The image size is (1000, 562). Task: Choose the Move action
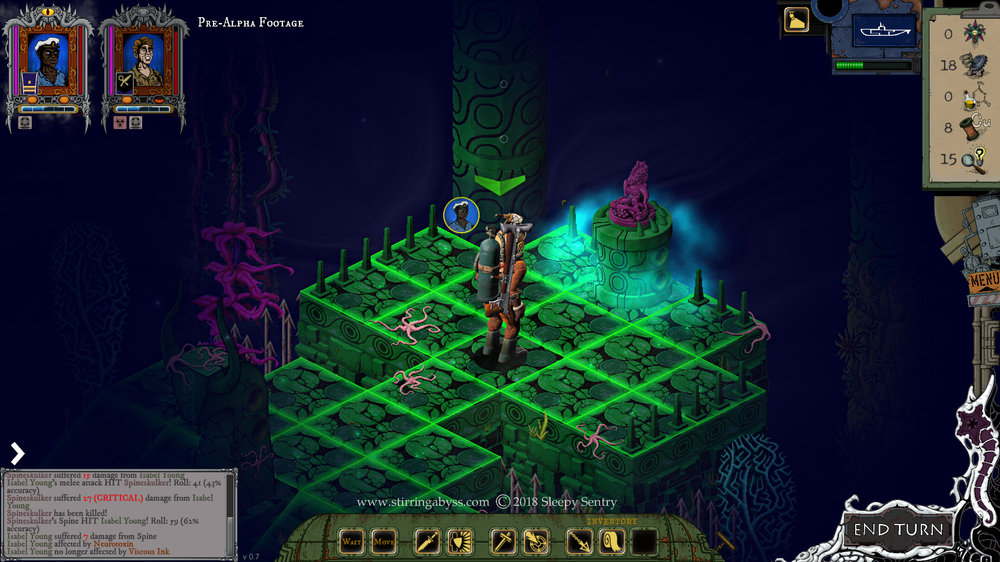pos(384,542)
